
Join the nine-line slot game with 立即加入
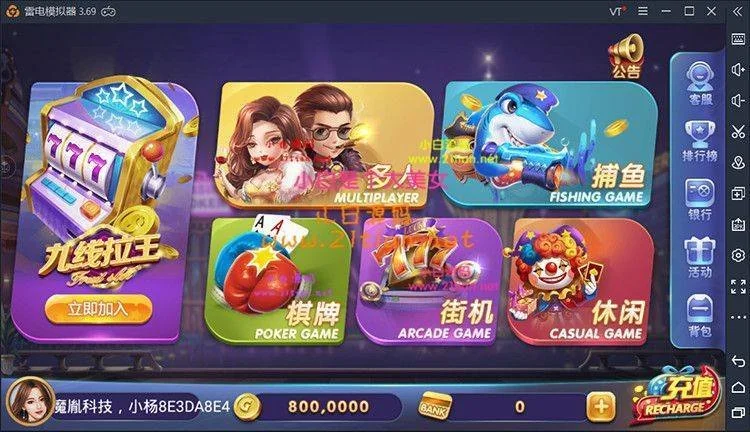(x=98, y=308)
